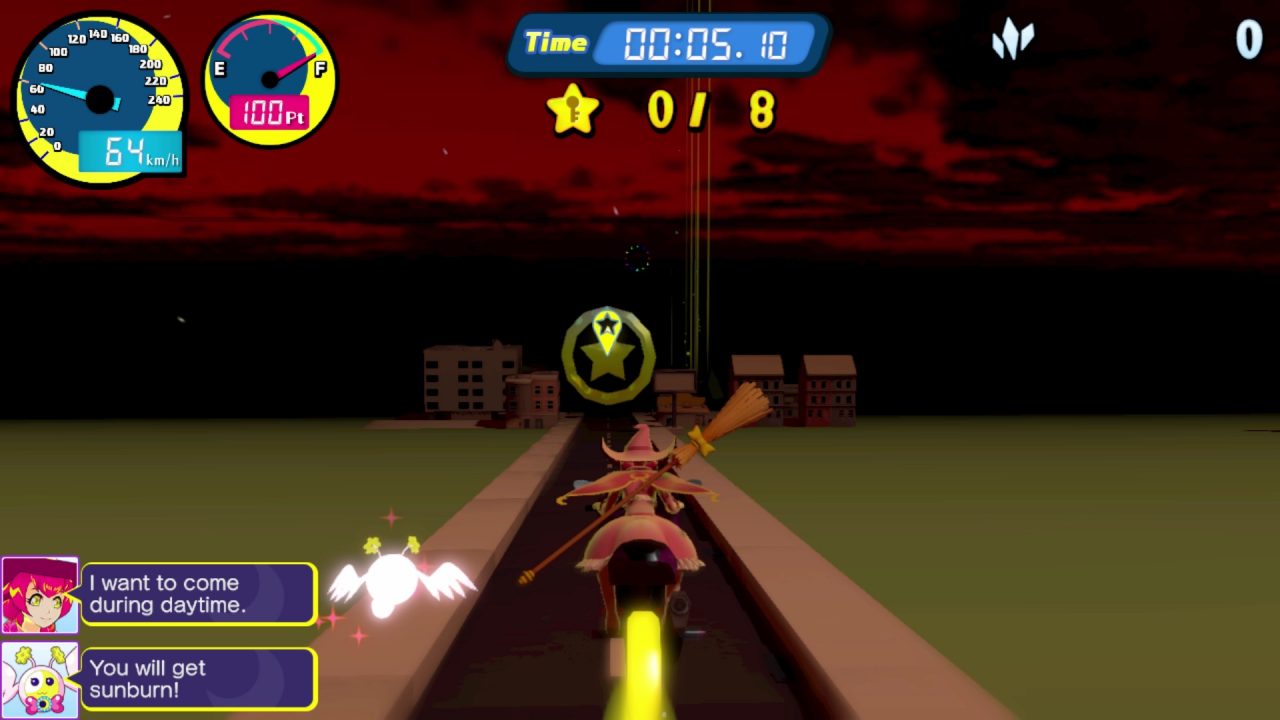1280x720 pixels.
Task: Select the white crystal shards icon
Action: coord(1012,41)
